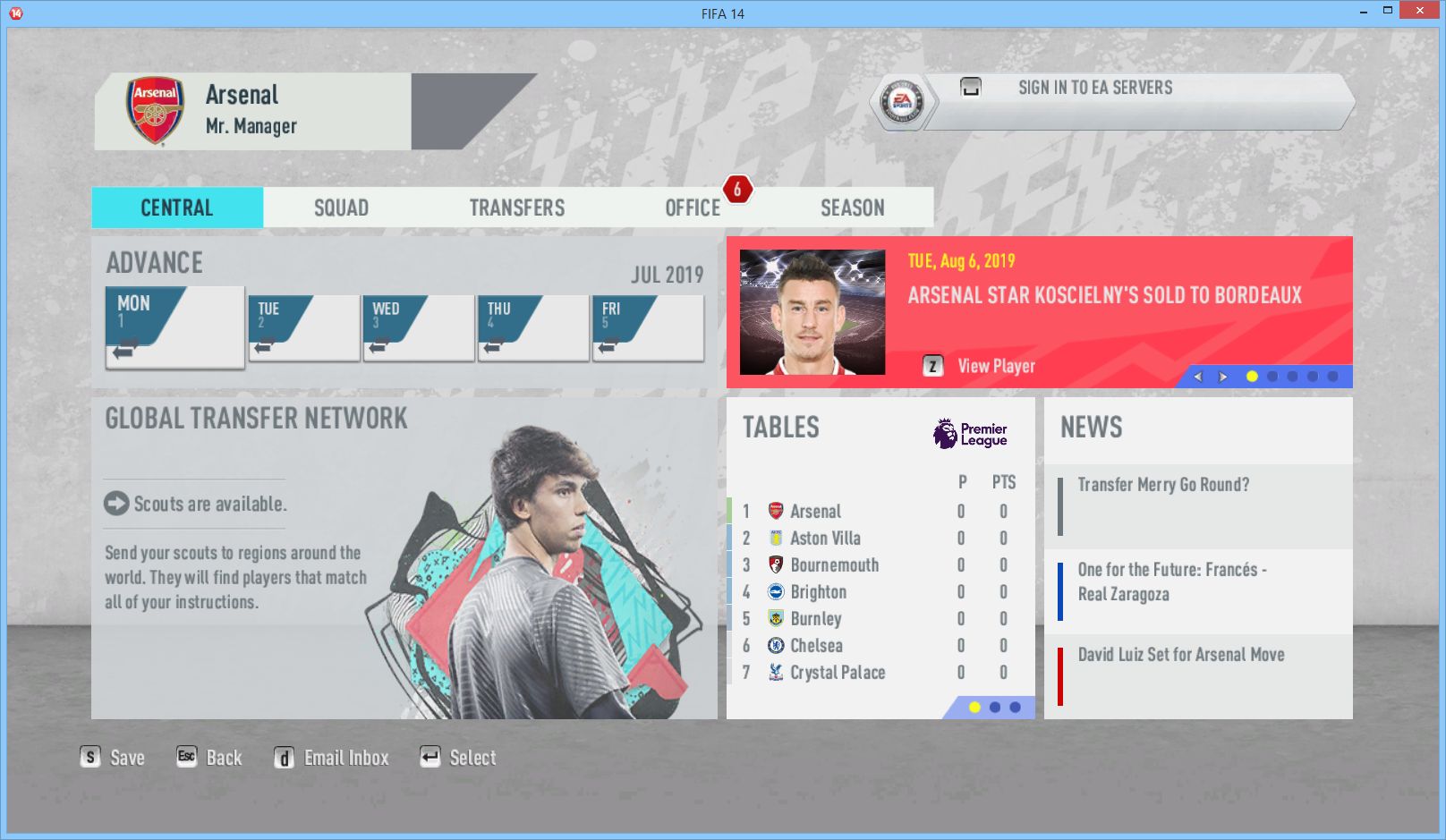Click View Player on the headline
Screen dimensions: 1446x840
click(995, 366)
